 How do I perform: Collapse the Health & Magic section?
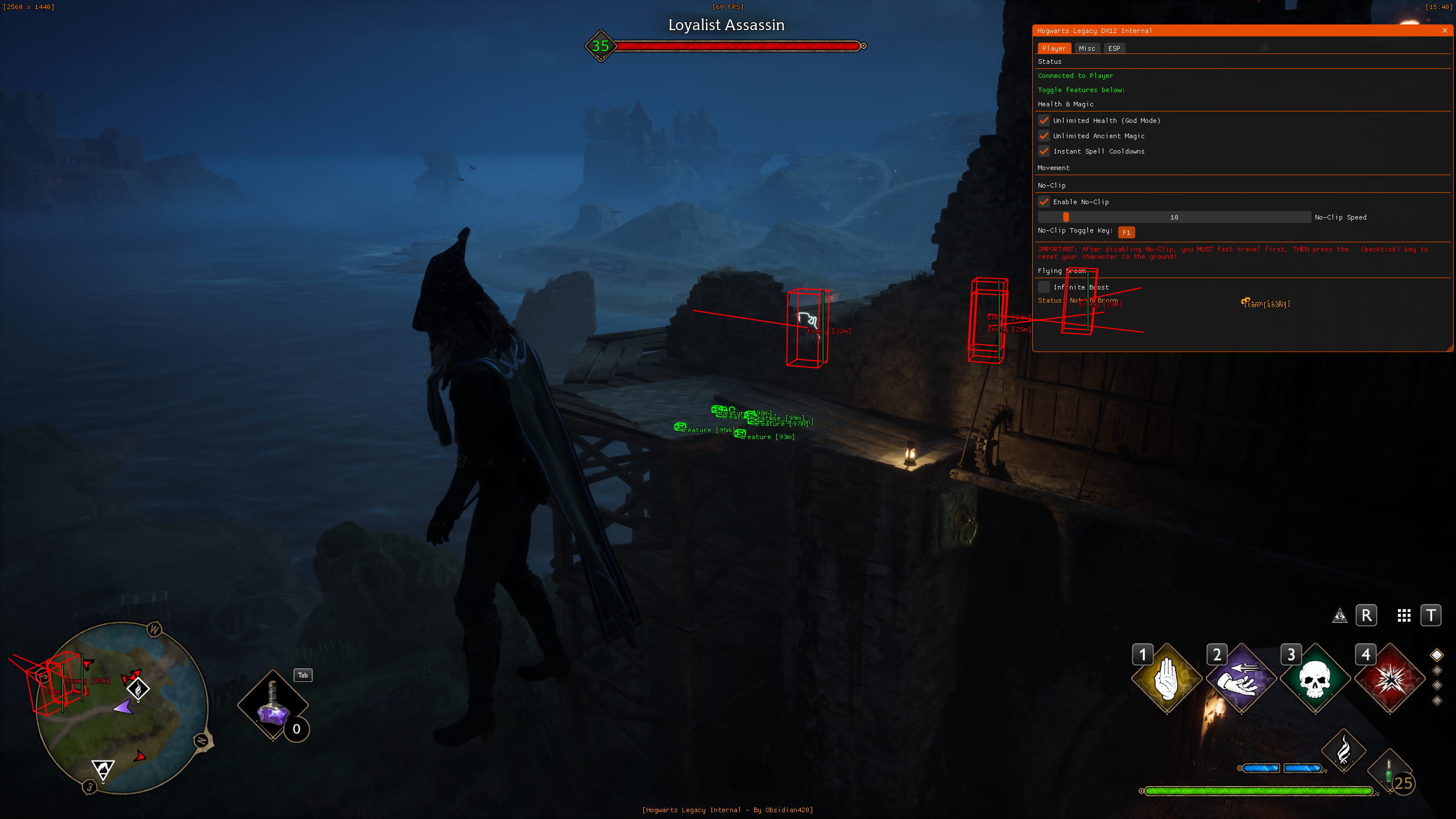coord(1065,104)
